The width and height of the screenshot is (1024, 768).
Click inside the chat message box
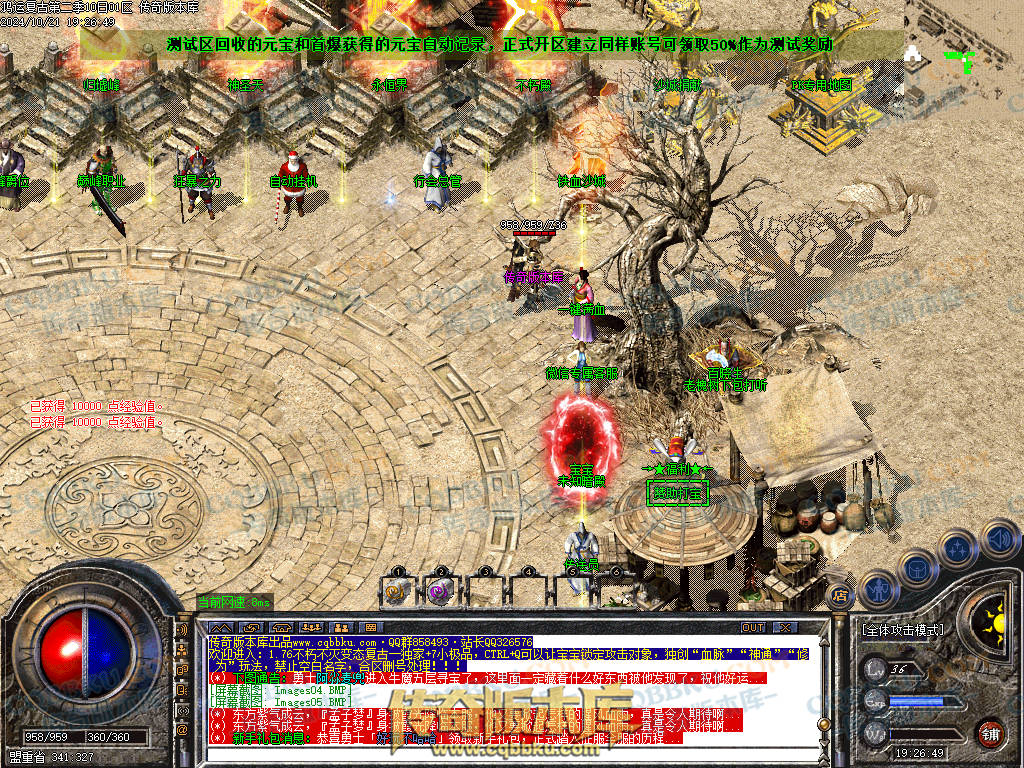coord(500,690)
